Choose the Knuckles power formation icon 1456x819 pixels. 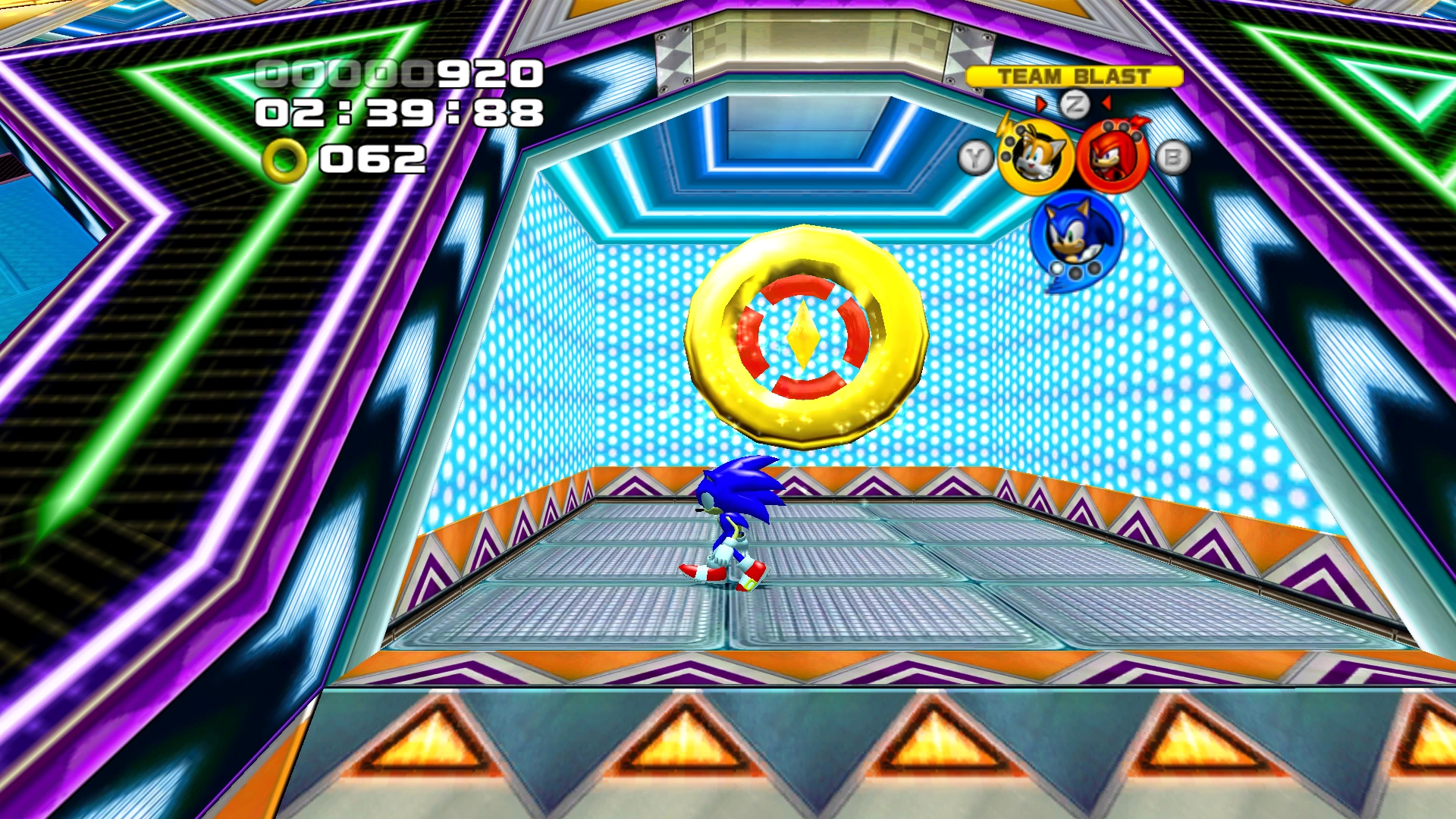pyautogui.click(x=1112, y=157)
